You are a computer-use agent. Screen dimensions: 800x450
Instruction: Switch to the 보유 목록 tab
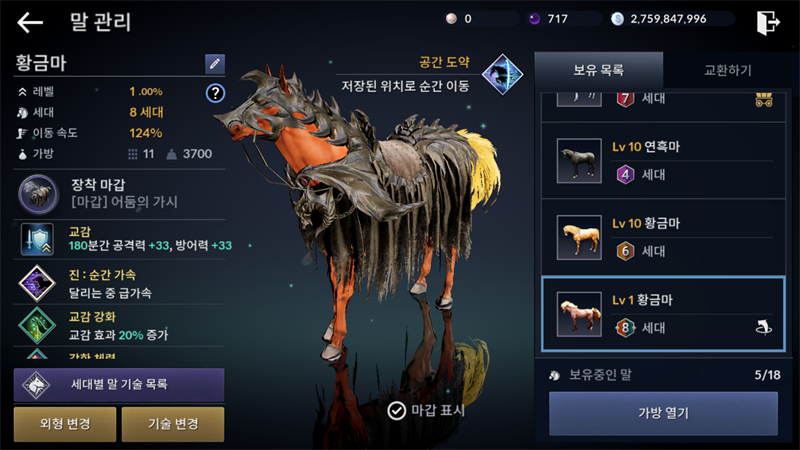pos(598,70)
